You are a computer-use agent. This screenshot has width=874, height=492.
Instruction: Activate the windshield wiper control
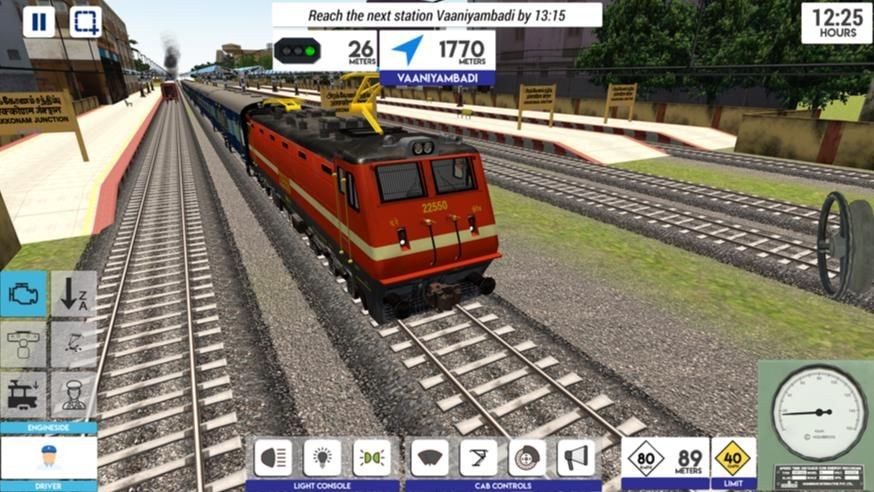(x=430, y=457)
